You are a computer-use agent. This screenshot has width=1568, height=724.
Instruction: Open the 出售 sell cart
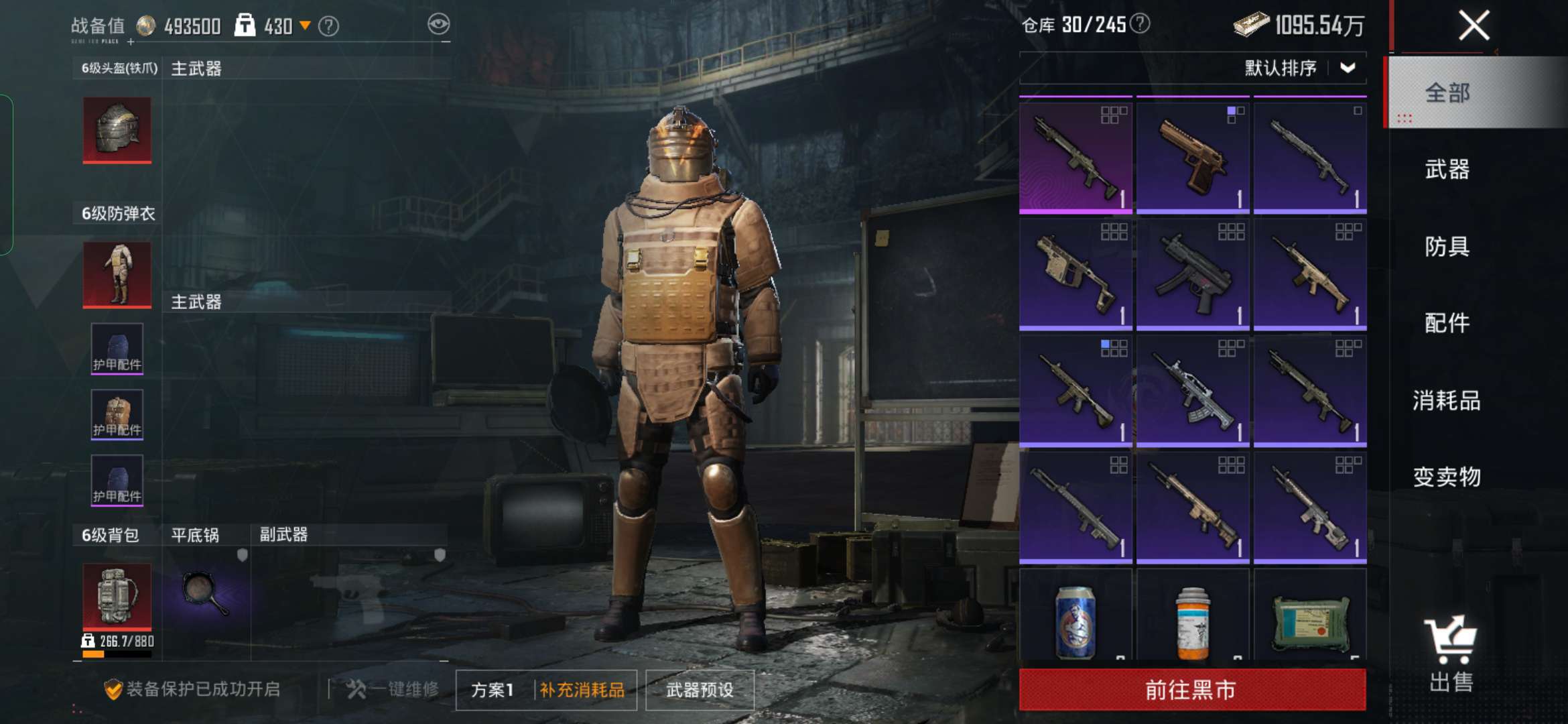1451,654
